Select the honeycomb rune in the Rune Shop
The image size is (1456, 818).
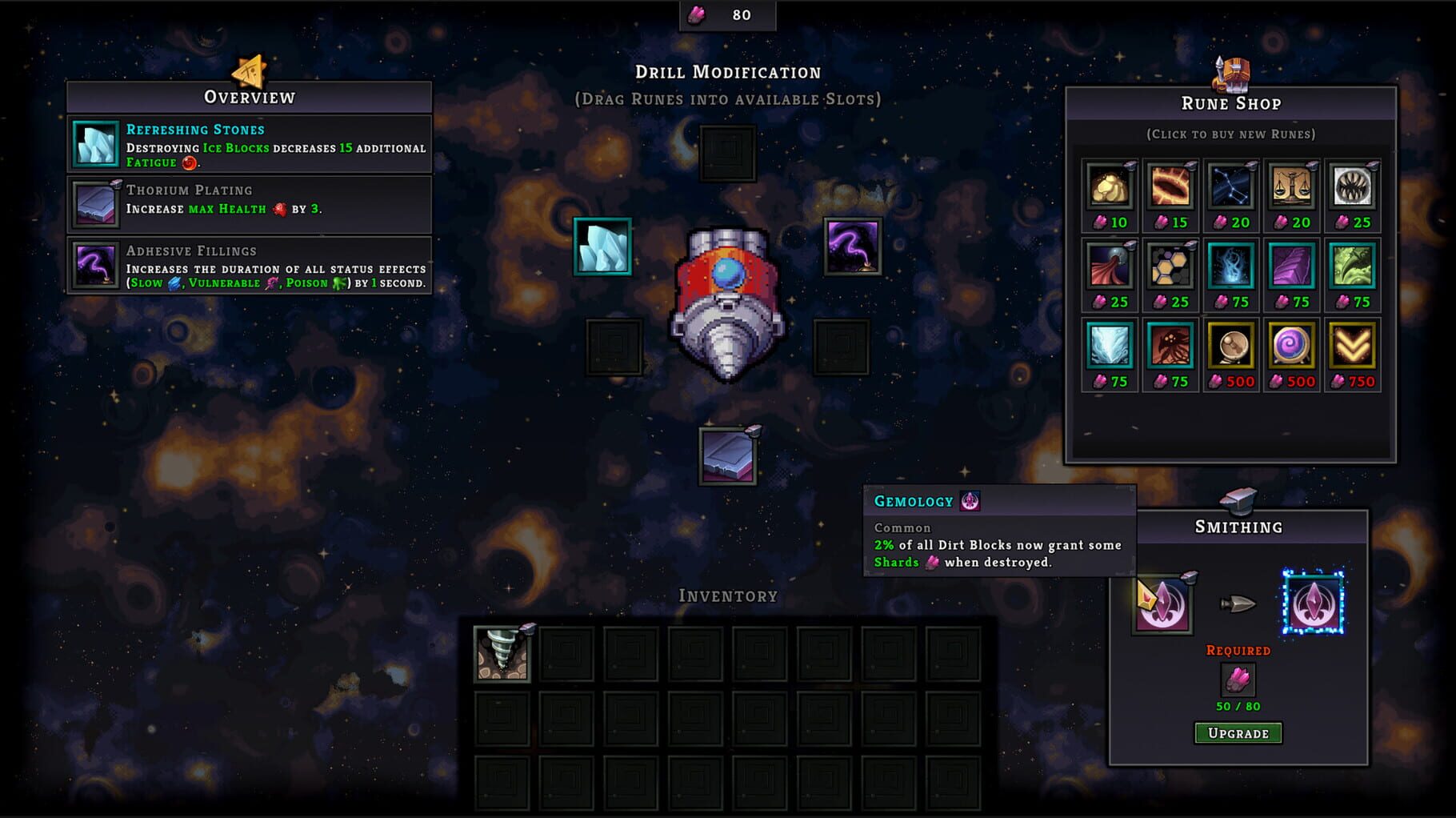[1170, 268]
